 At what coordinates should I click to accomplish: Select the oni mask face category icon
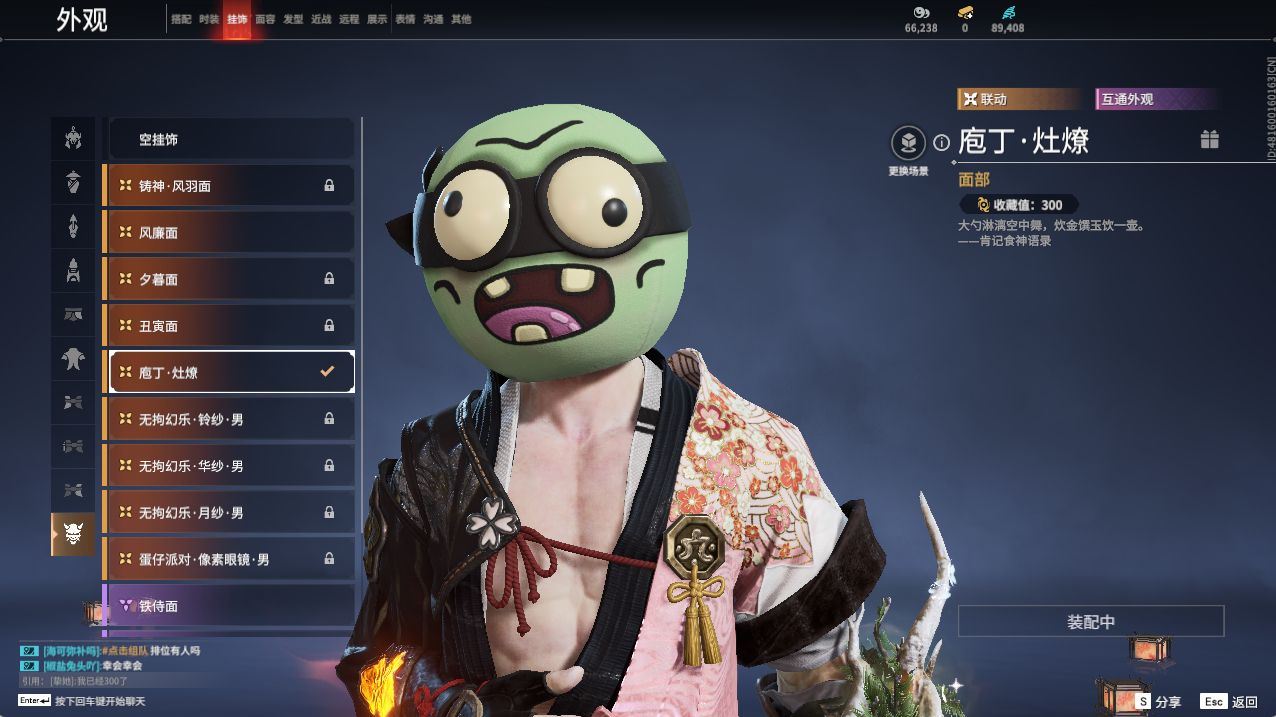click(73, 535)
